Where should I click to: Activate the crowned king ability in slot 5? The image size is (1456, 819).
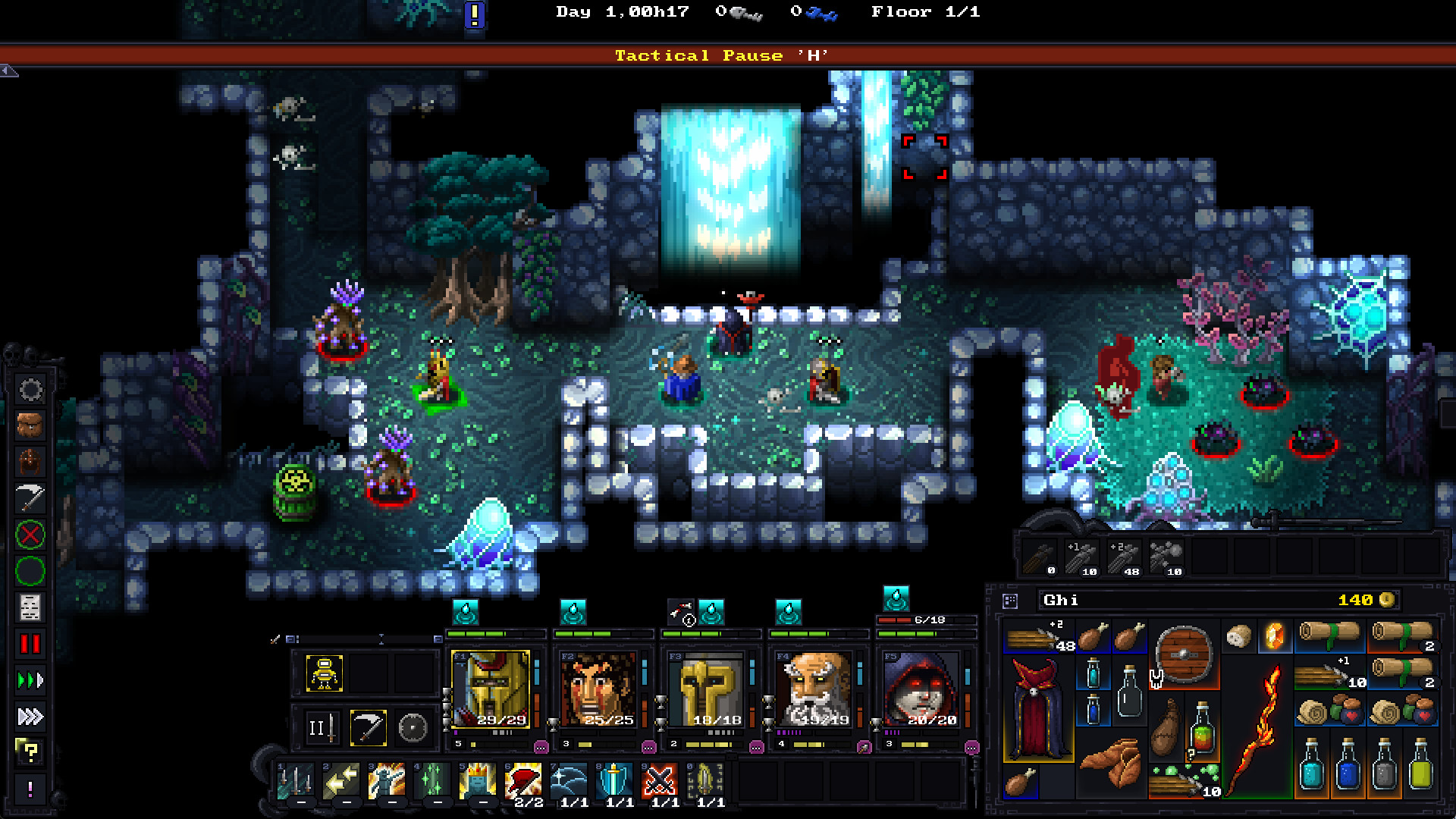478,781
